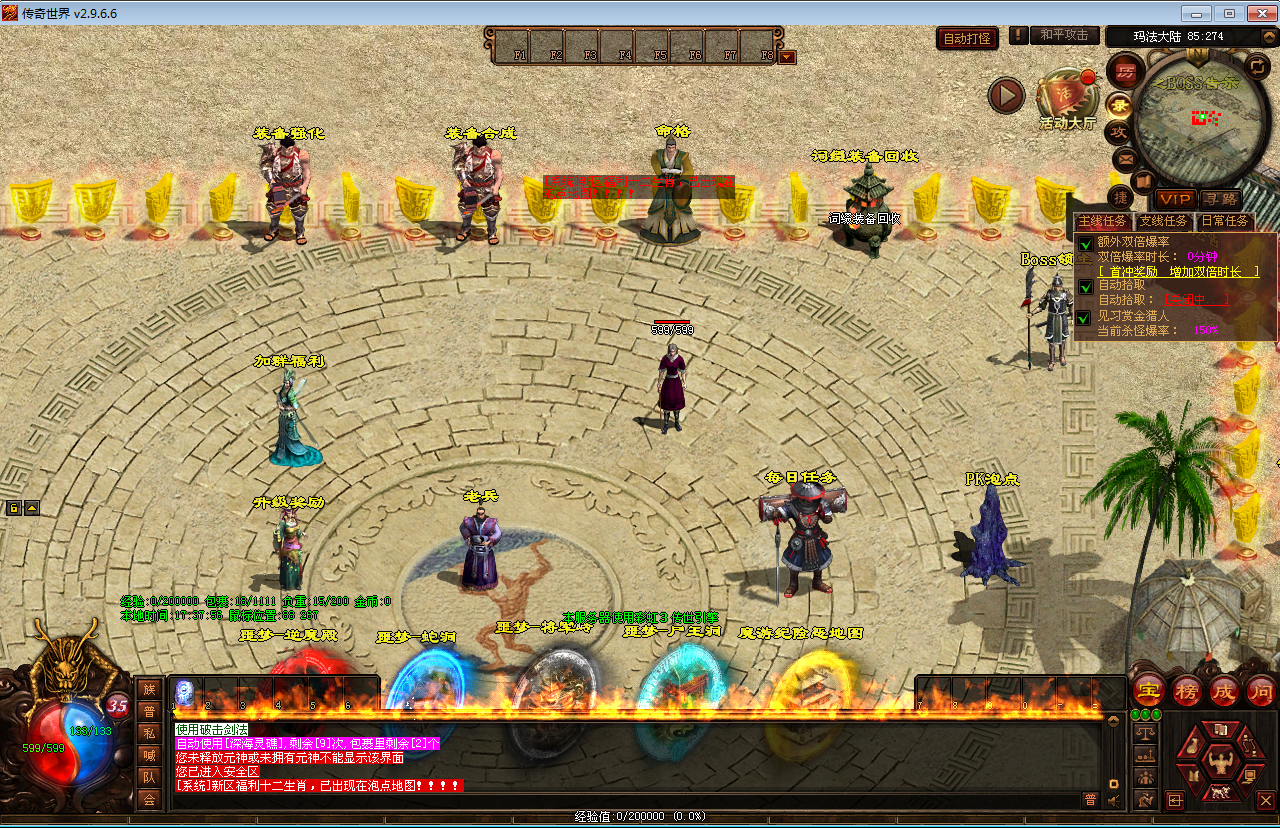Click the round play arrow button
The width and height of the screenshot is (1280, 828).
[x=1007, y=96]
